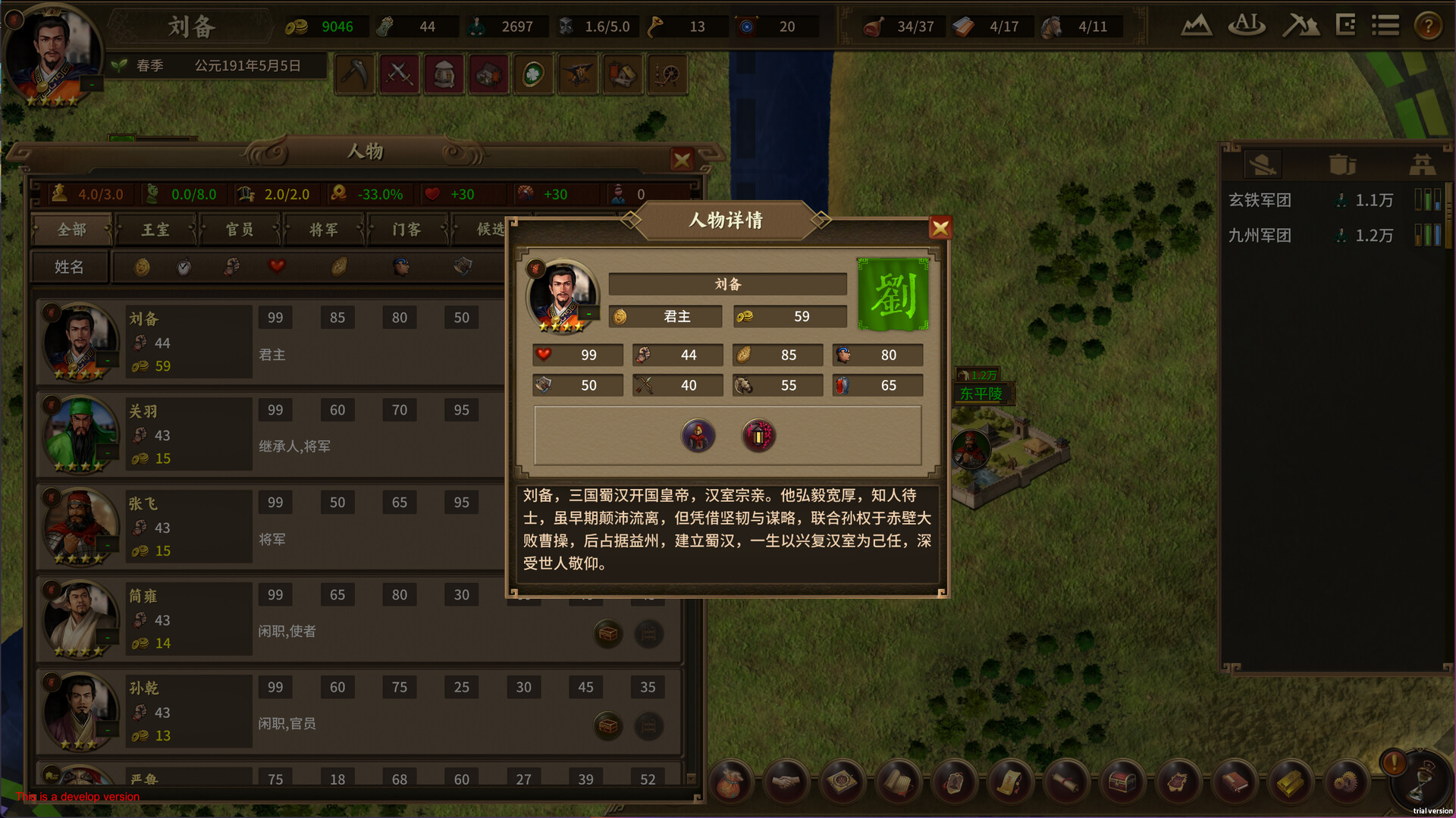Open the treasure chest icon
The width and height of the screenshot is (1456, 818).
click(1122, 782)
